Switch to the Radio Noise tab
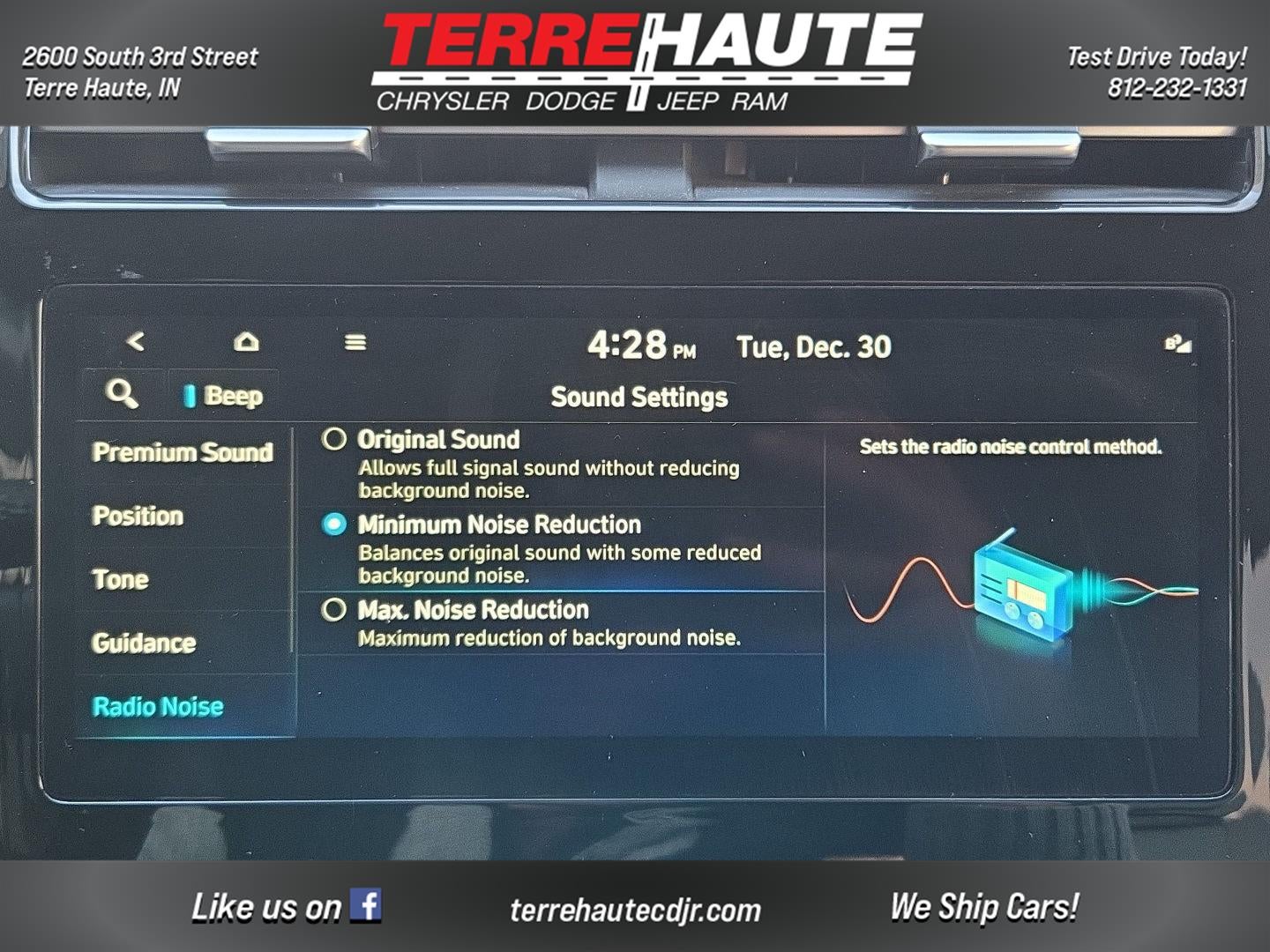 tap(157, 705)
